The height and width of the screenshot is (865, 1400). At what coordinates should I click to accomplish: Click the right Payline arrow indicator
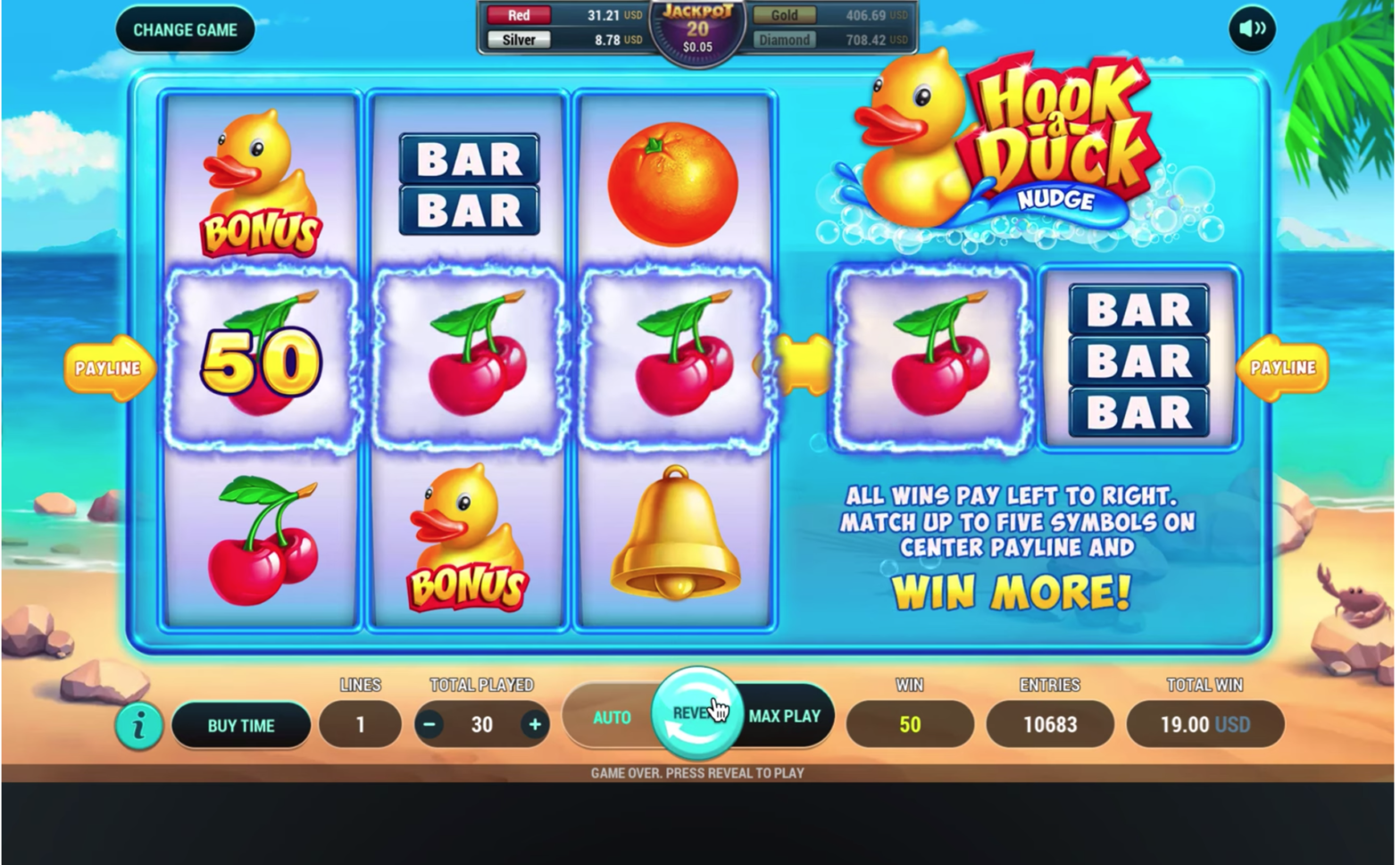(1284, 366)
